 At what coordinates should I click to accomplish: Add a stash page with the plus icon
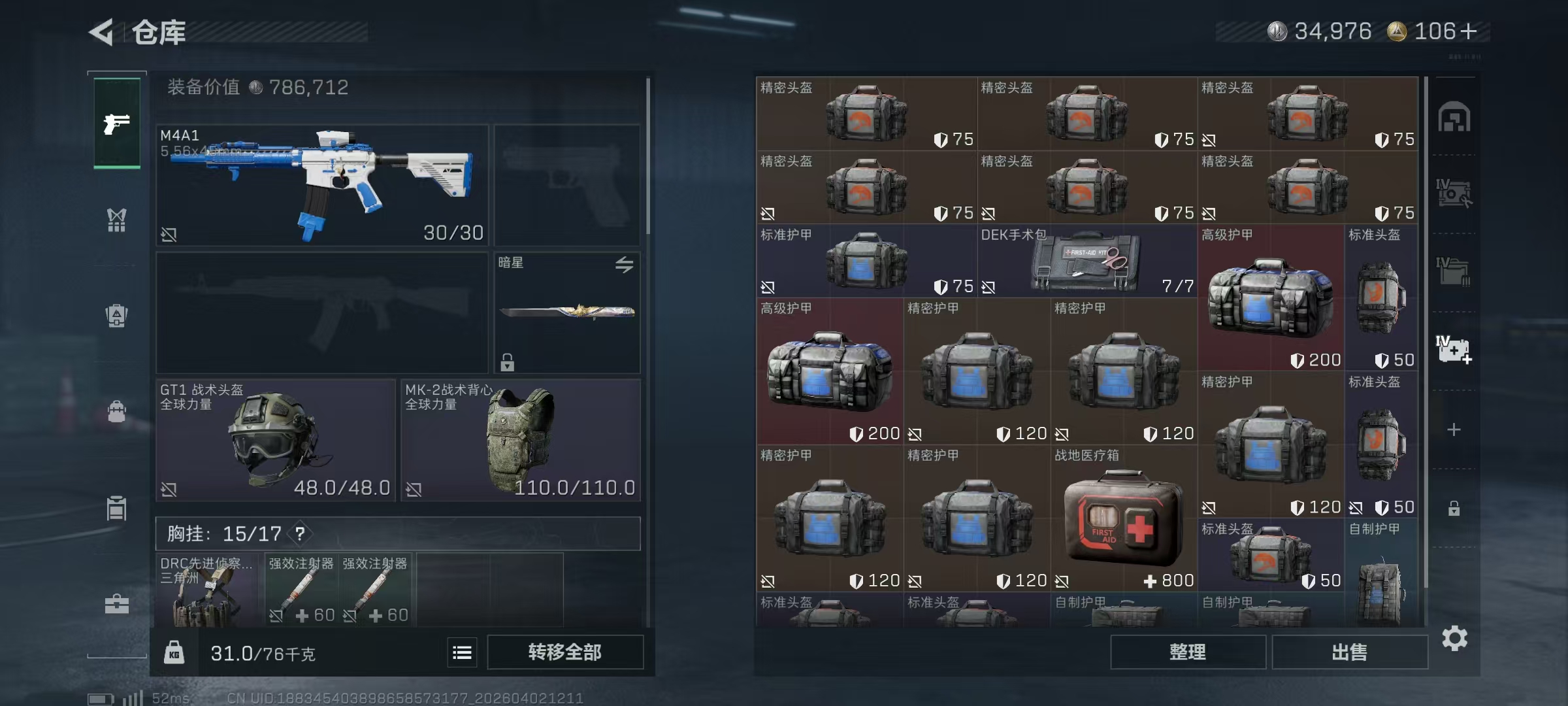pos(1454,429)
